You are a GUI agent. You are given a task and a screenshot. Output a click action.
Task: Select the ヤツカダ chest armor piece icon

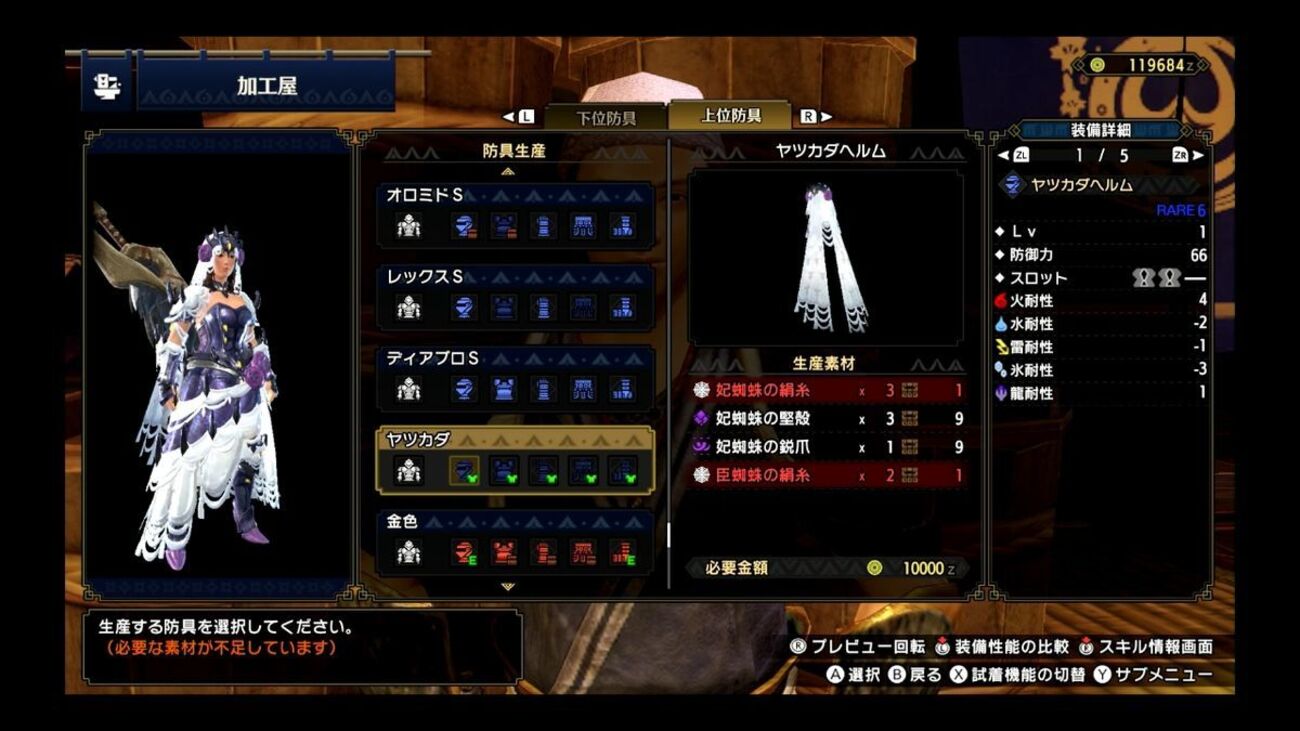502,473
